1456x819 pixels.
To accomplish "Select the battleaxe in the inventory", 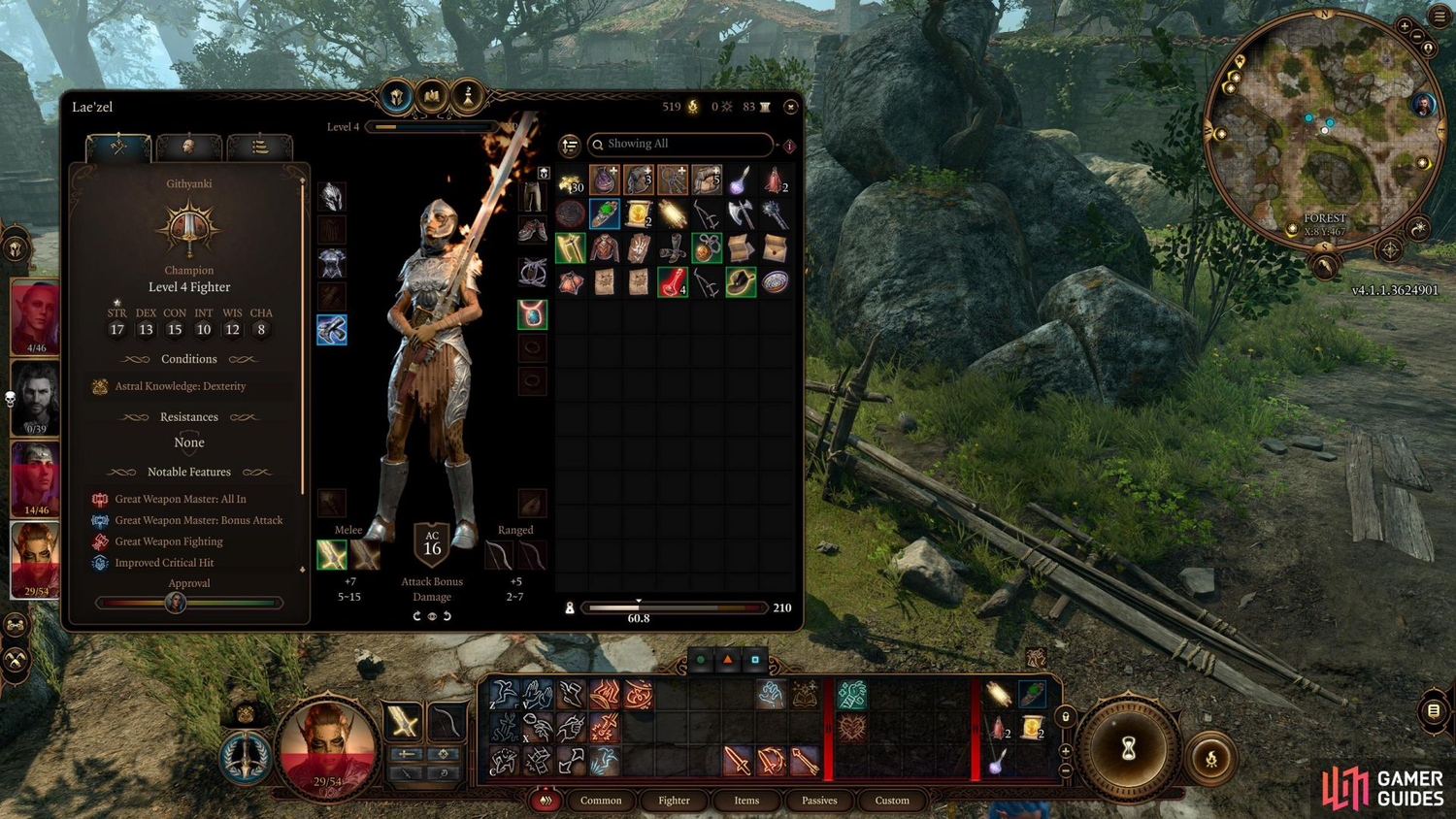I will click(x=741, y=214).
